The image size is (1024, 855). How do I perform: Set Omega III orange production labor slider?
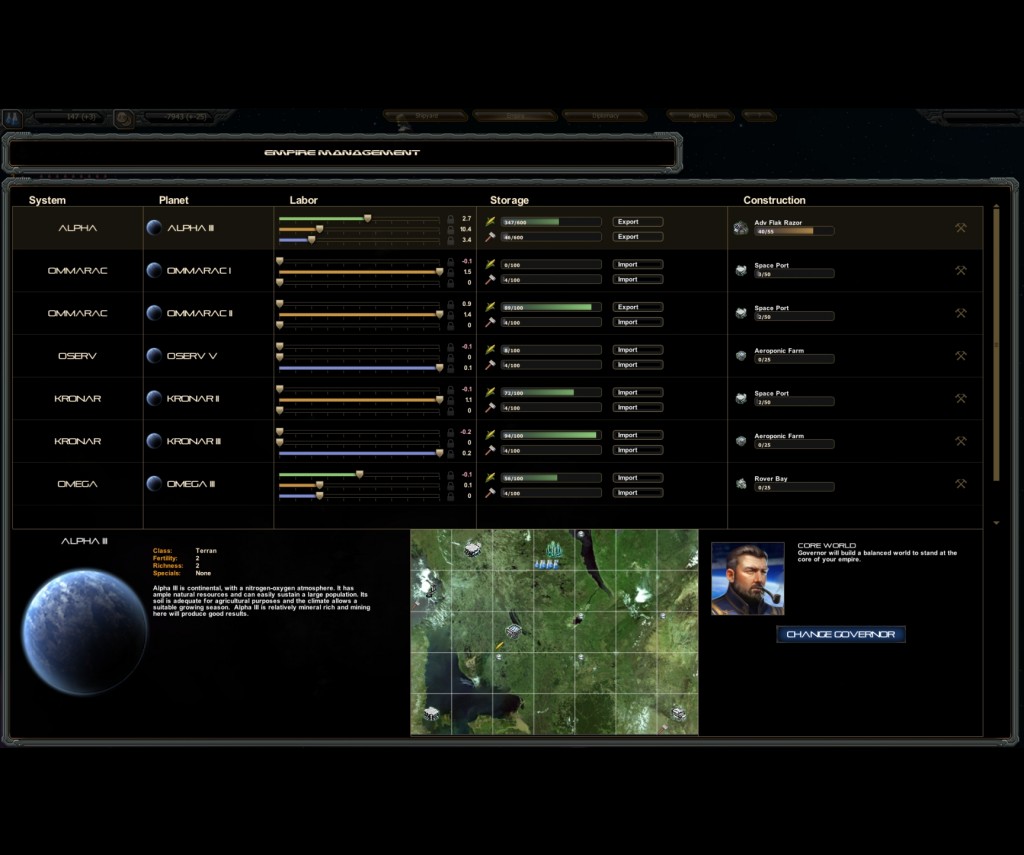click(319, 485)
